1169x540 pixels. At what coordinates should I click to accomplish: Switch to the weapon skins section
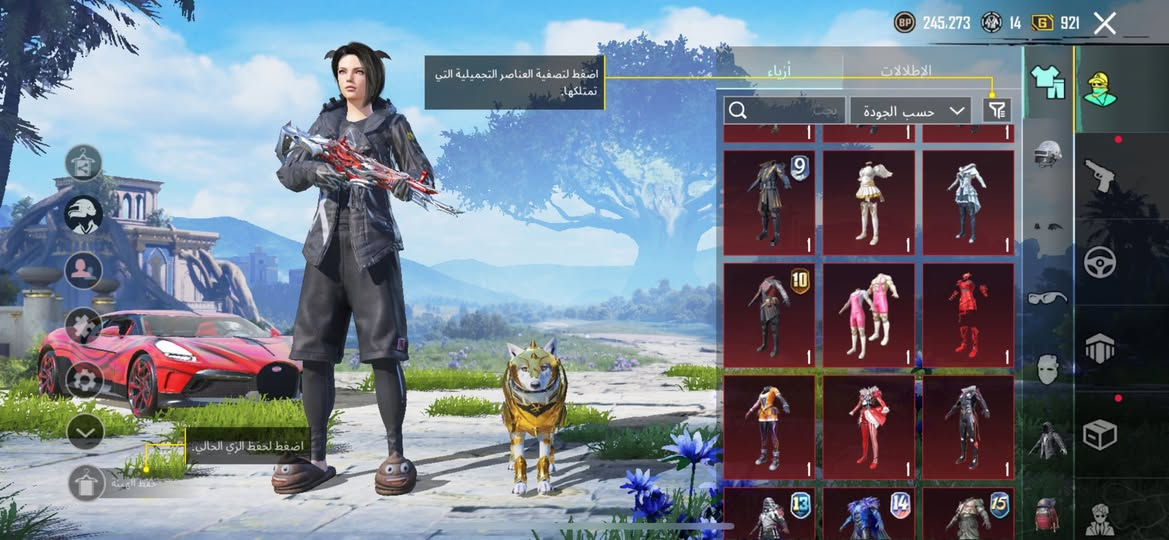coord(1100,176)
